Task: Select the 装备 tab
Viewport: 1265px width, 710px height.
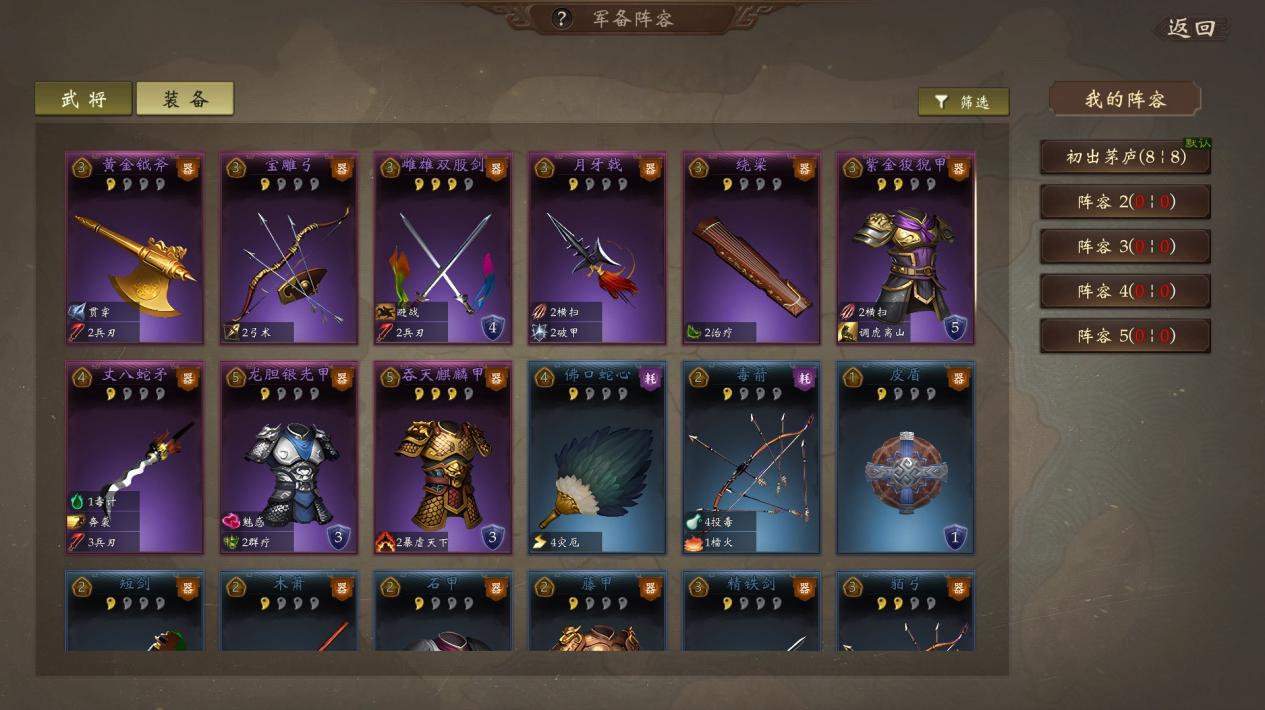Action: (185, 99)
